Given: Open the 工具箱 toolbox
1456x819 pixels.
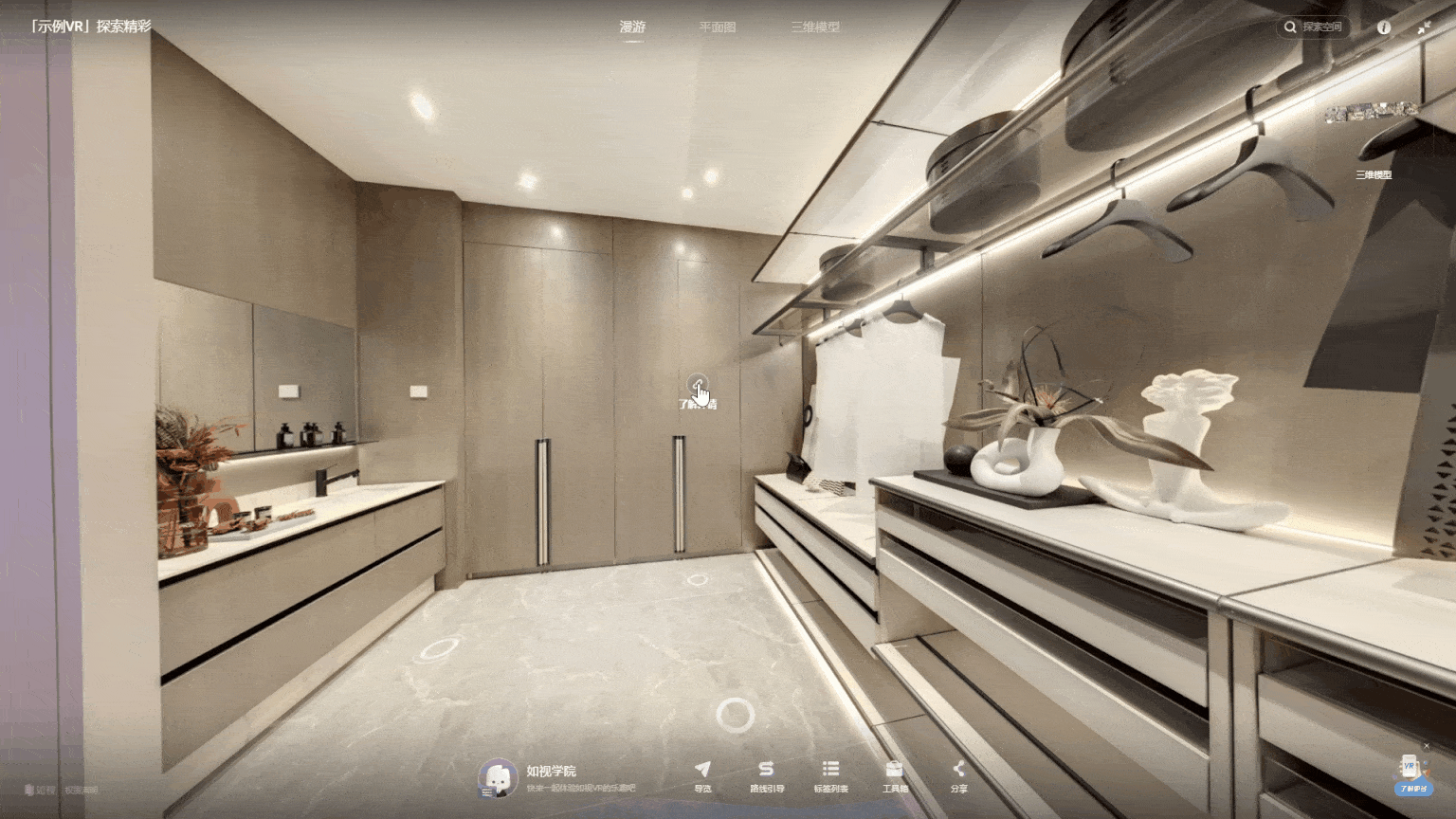Looking at the screenshot, I should tap(894, 775).
